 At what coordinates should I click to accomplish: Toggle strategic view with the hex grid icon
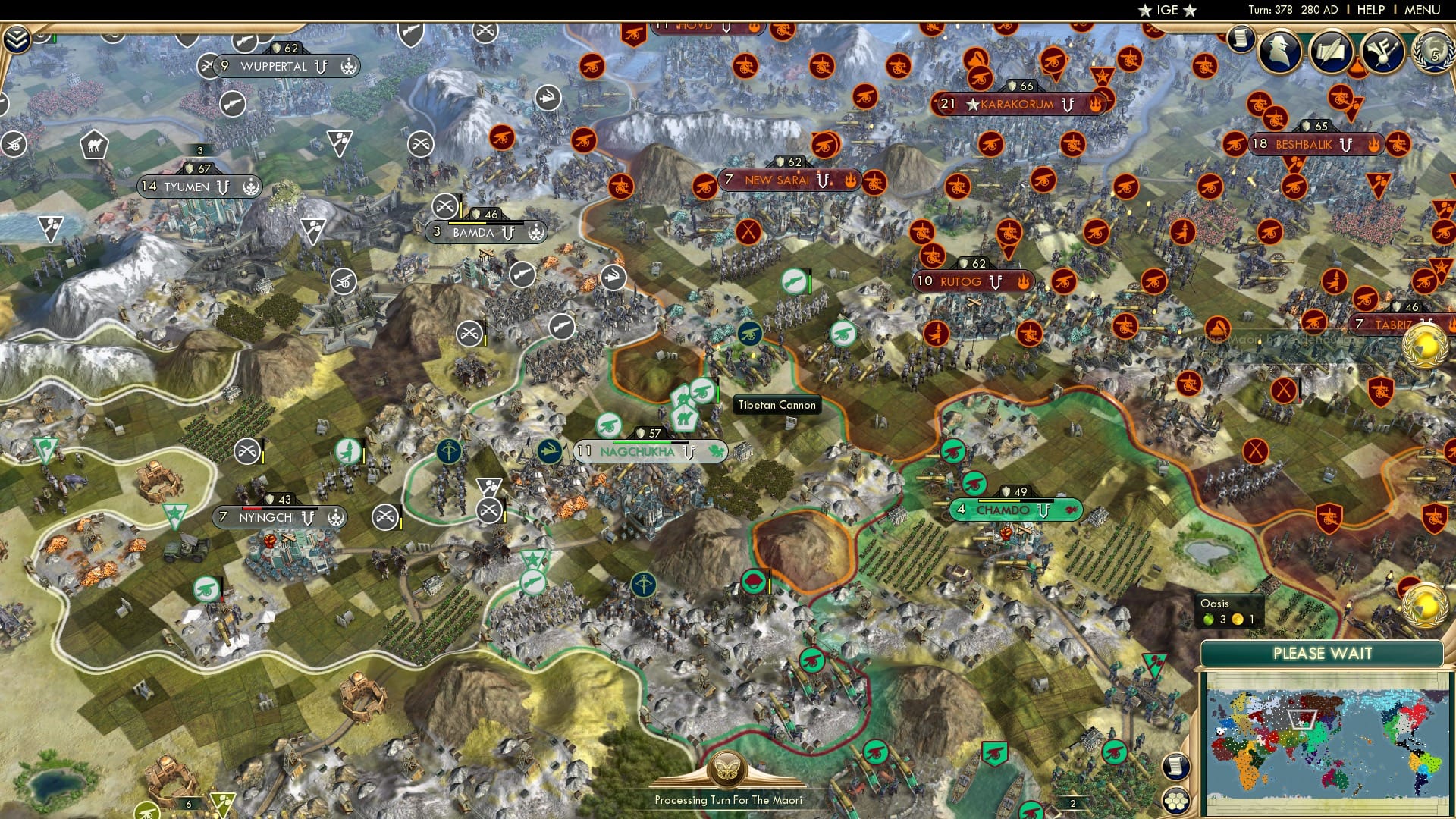point(1177,800)
